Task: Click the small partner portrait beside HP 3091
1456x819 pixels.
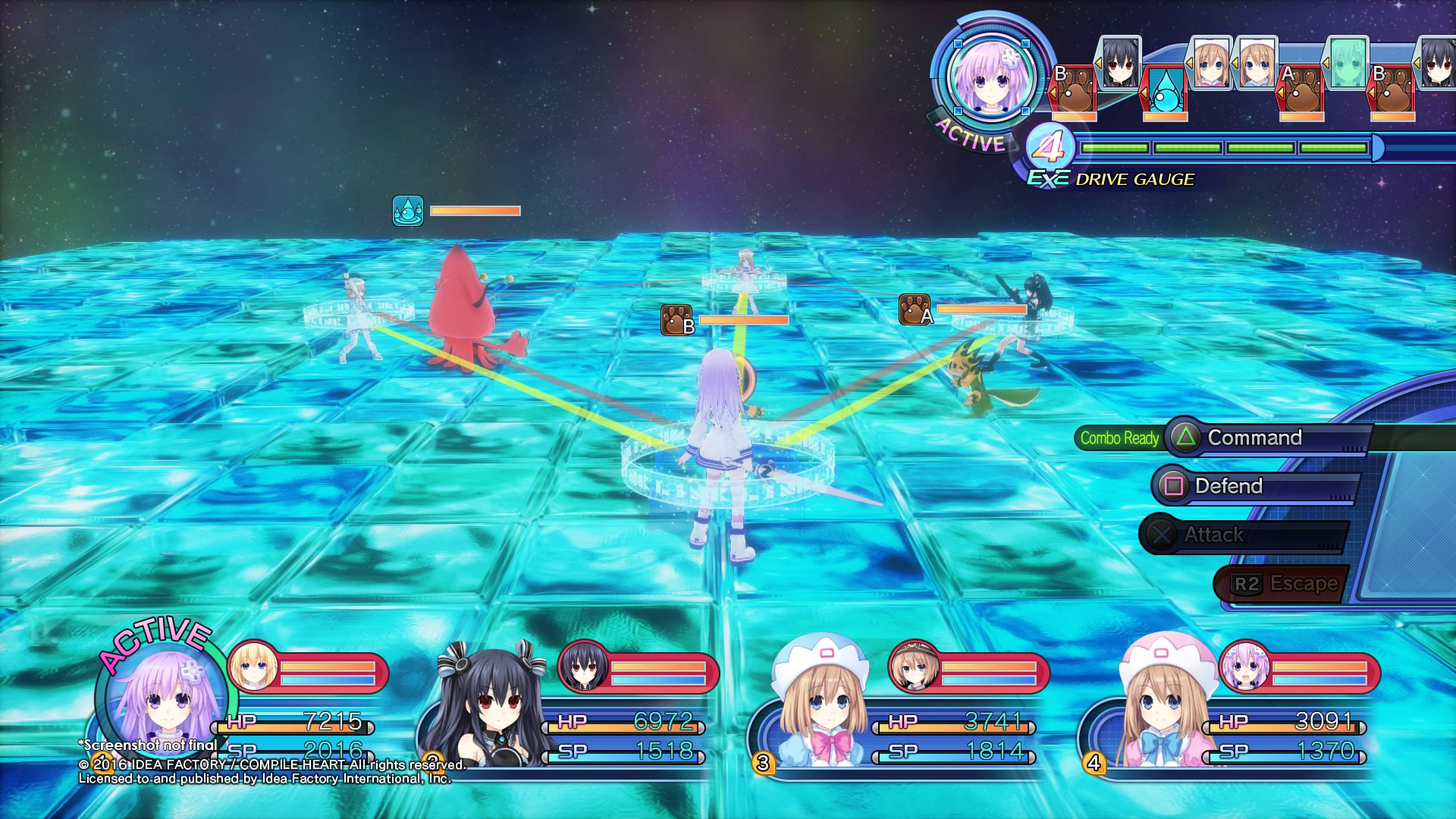Action: [x=1244, y=667]
